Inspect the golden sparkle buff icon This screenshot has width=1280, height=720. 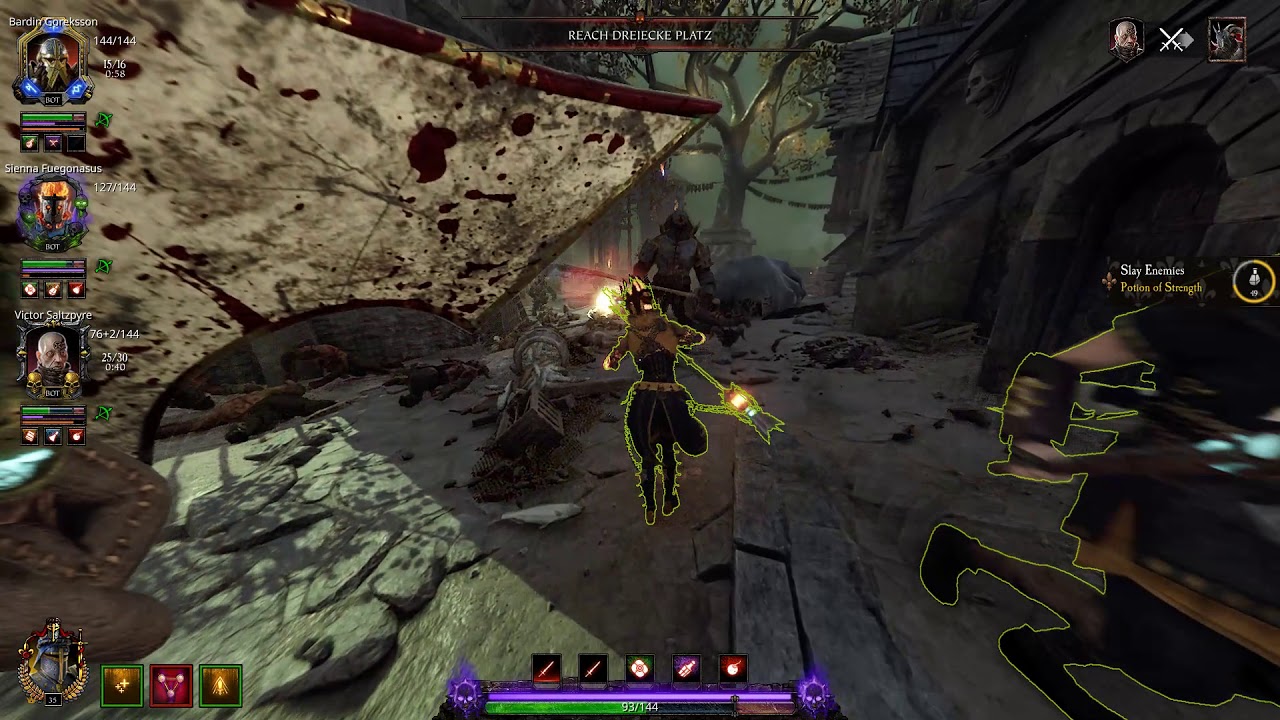(x=122, y=685)
